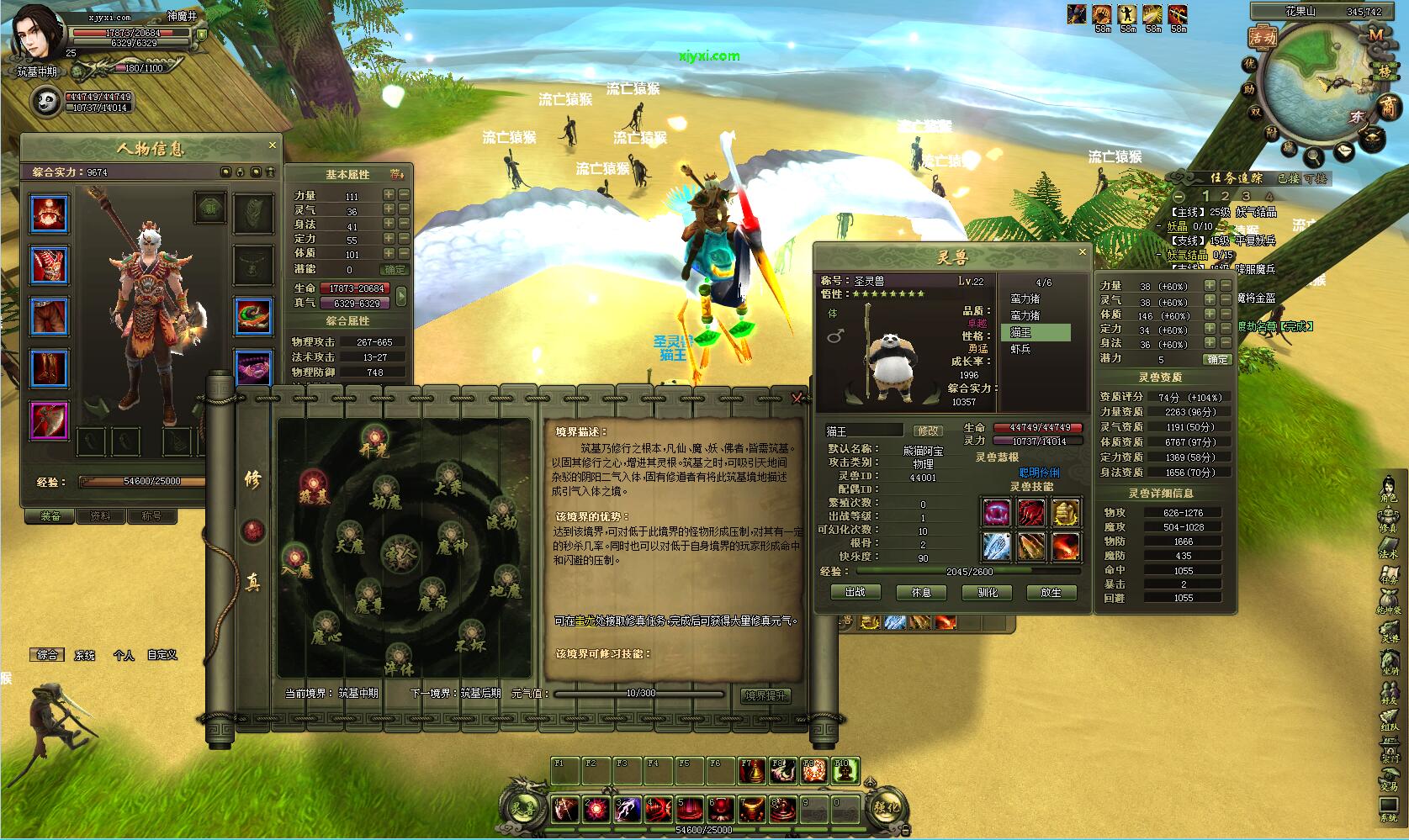
Task: Rename the pet using 修改
Action: [x=927, y=431]
